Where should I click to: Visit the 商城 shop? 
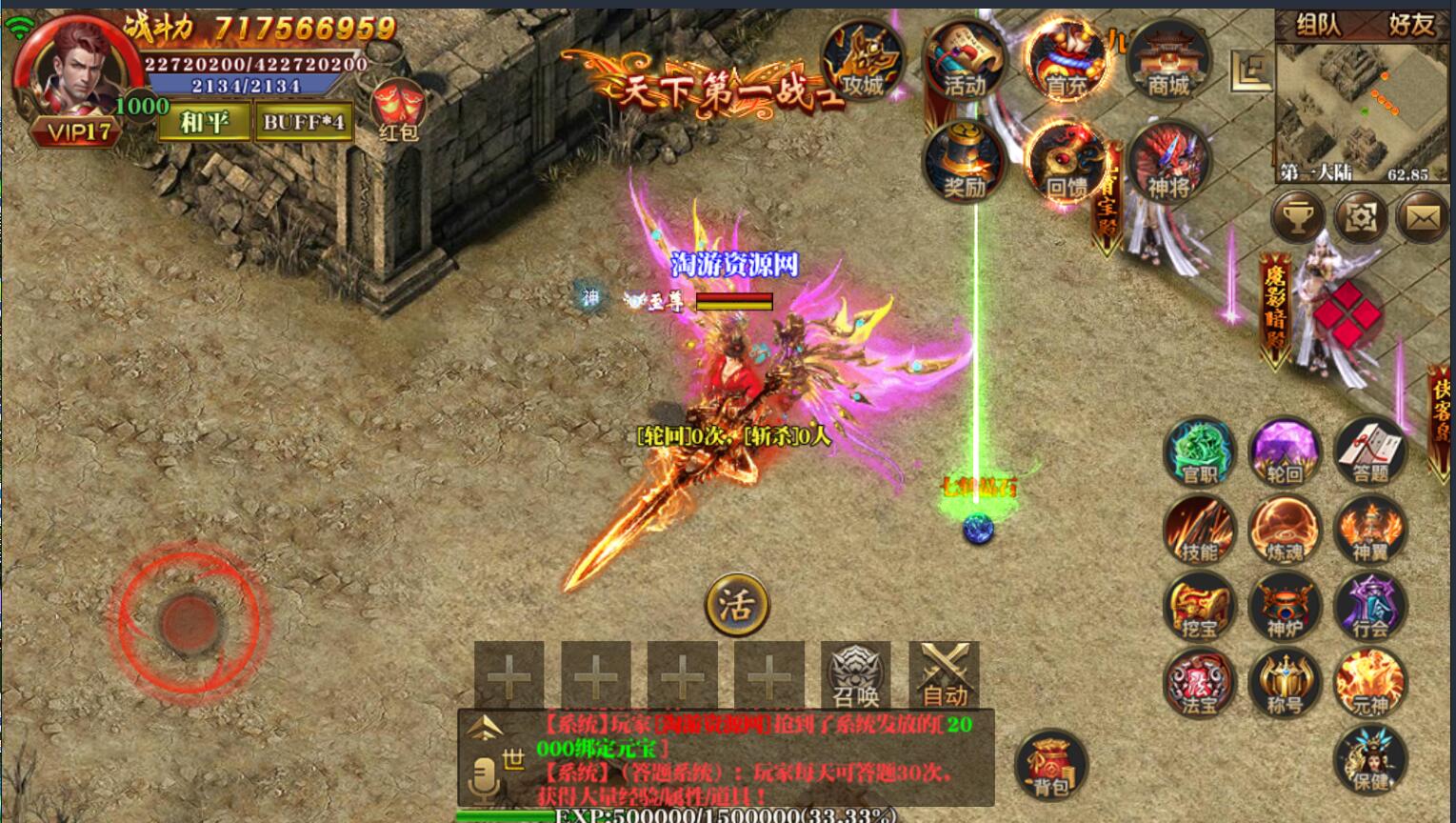tap(1168, 61)
